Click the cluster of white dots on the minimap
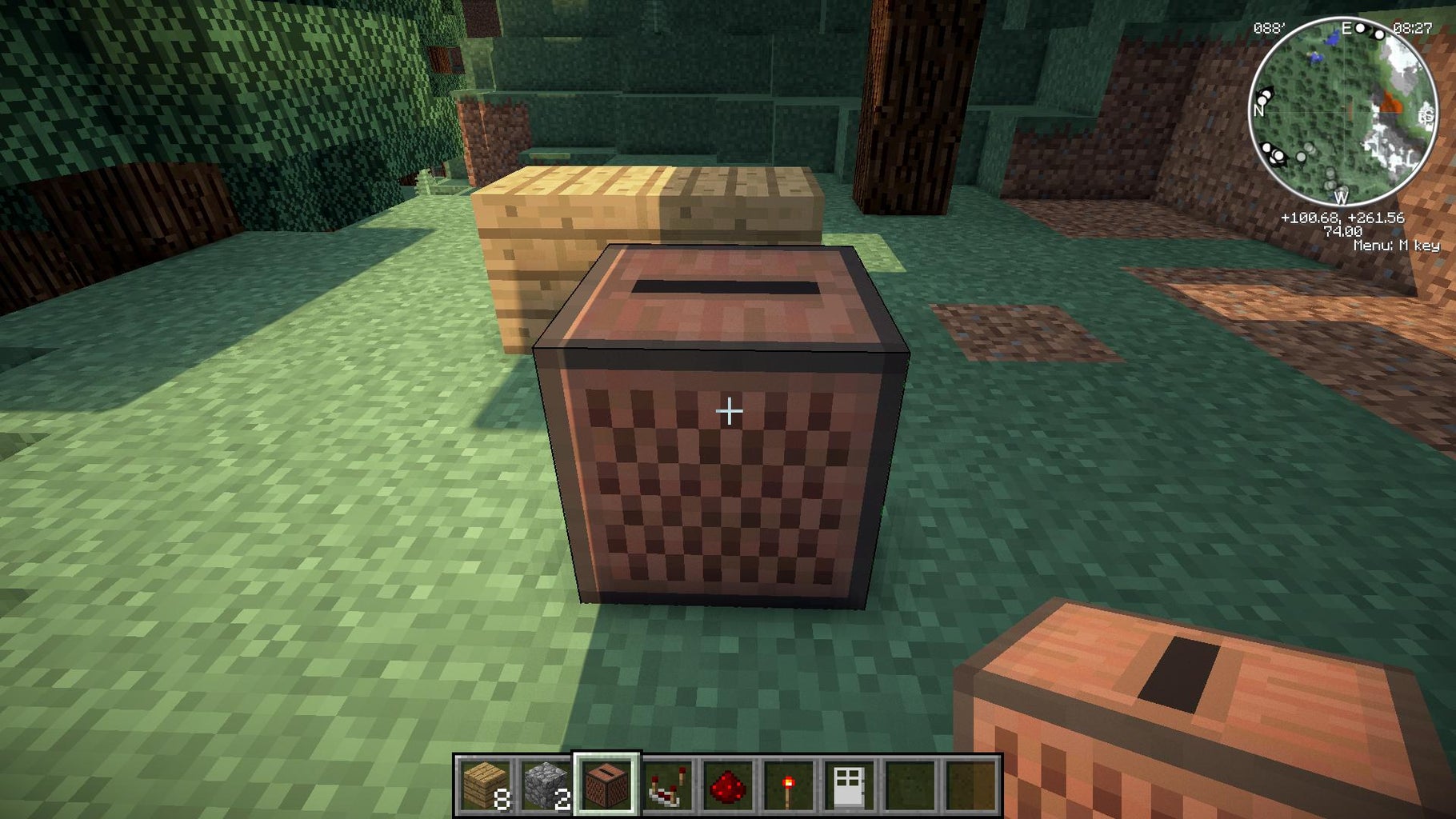Screen dimensions: 1456x819 (1274, 153)
